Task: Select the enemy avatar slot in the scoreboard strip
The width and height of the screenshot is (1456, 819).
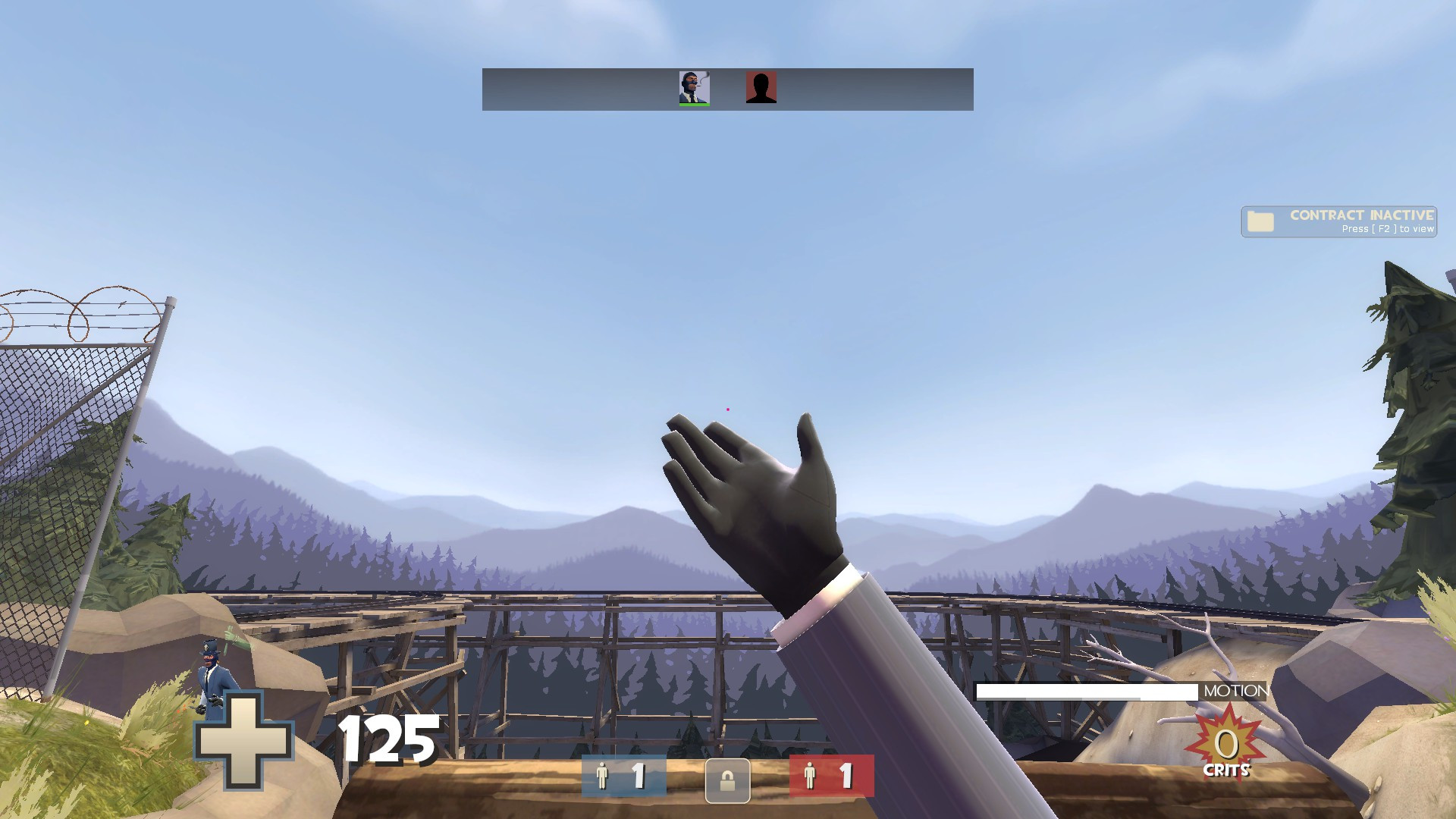Action: click(761, 89)
